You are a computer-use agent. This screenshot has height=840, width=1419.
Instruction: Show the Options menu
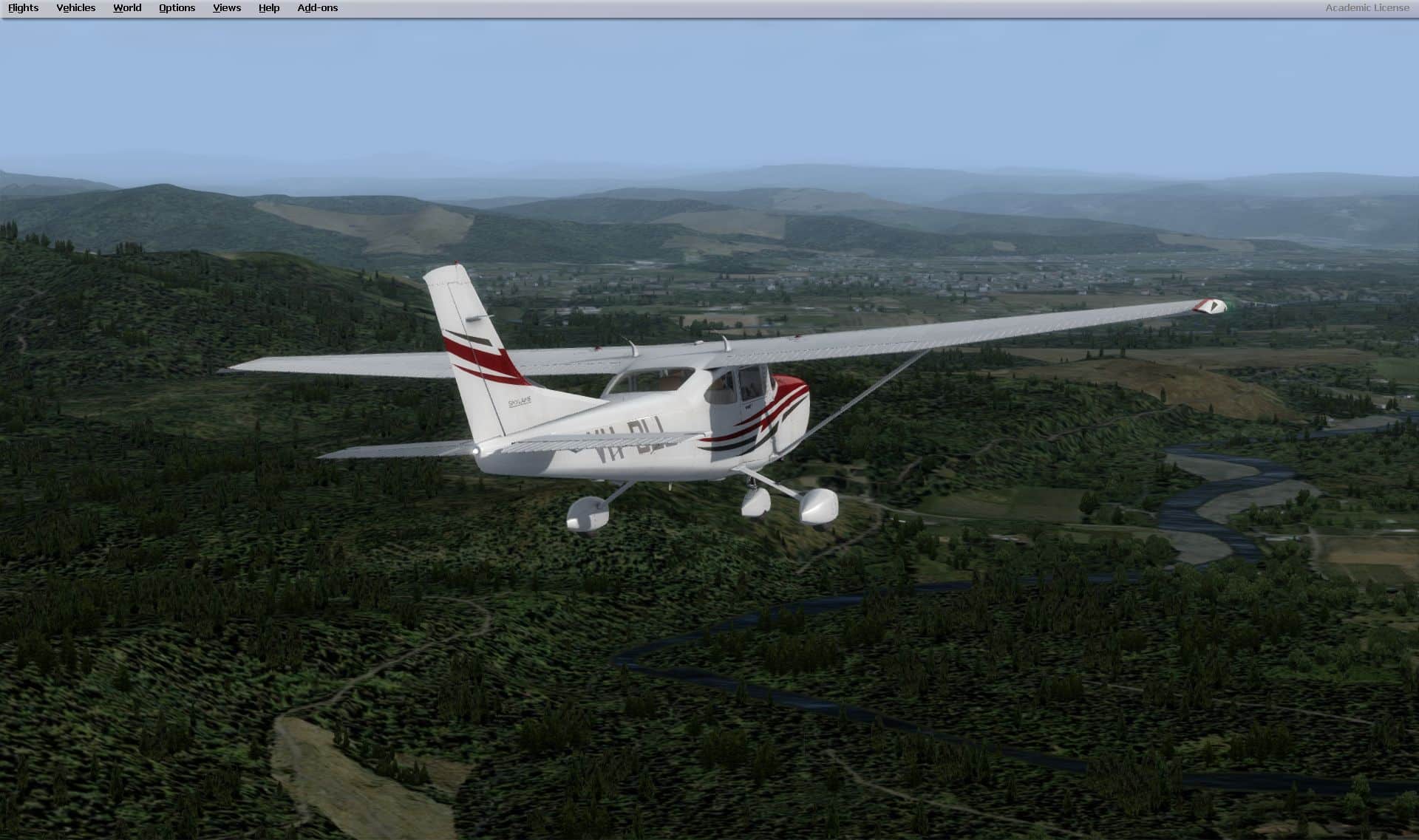pyautogui.click(x=177, y=8)
